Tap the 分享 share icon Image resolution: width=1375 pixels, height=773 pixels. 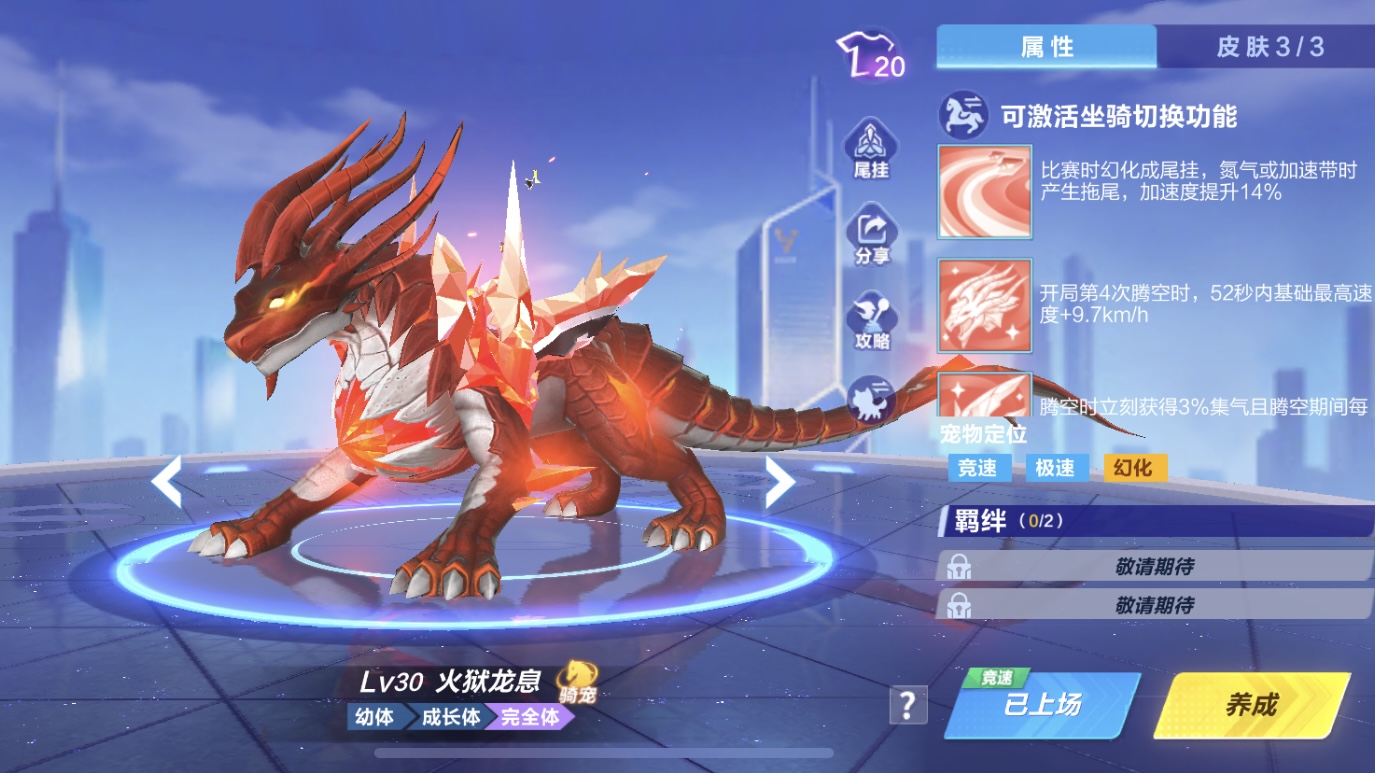pyautogui.click(x=871, y=236)
